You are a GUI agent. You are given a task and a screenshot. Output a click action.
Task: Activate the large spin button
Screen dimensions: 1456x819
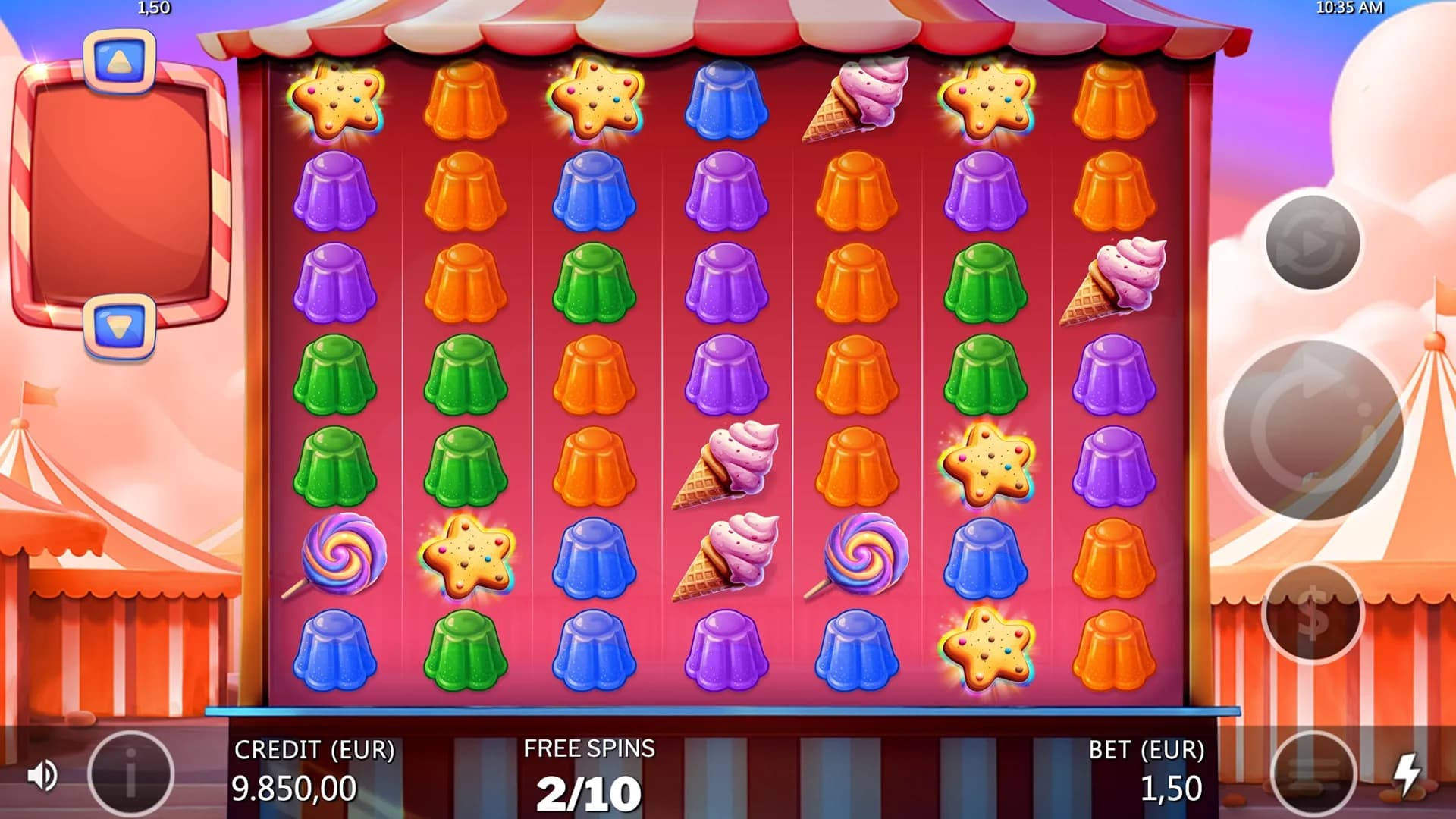(1313, 430)
